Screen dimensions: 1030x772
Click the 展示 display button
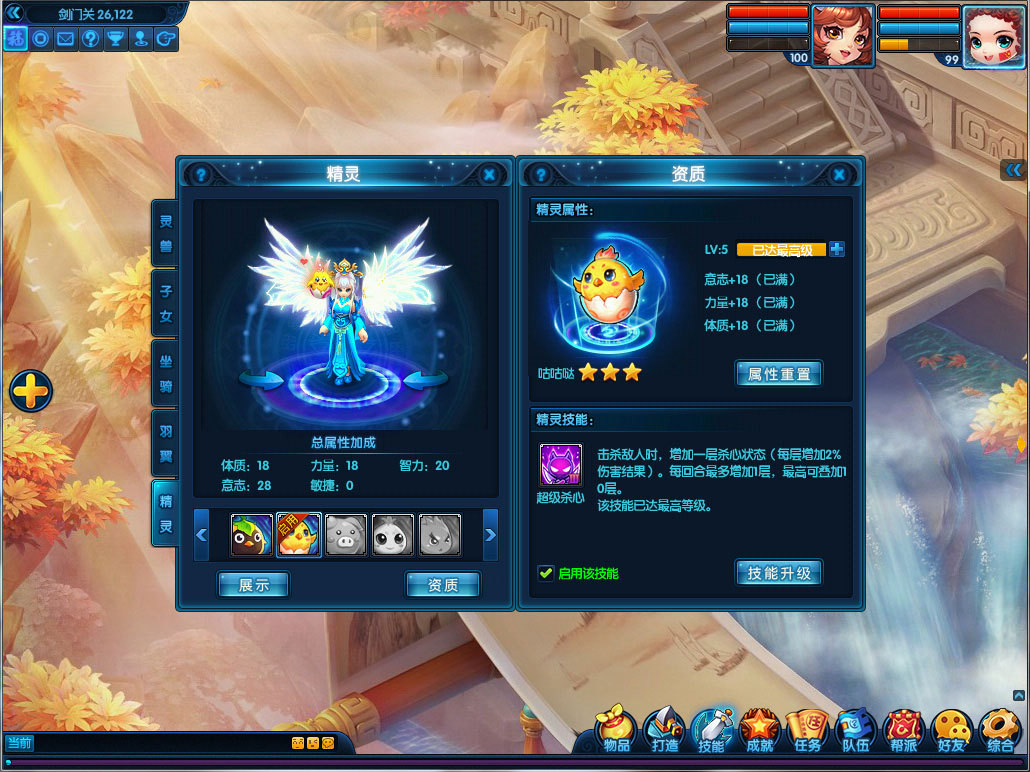253,585
